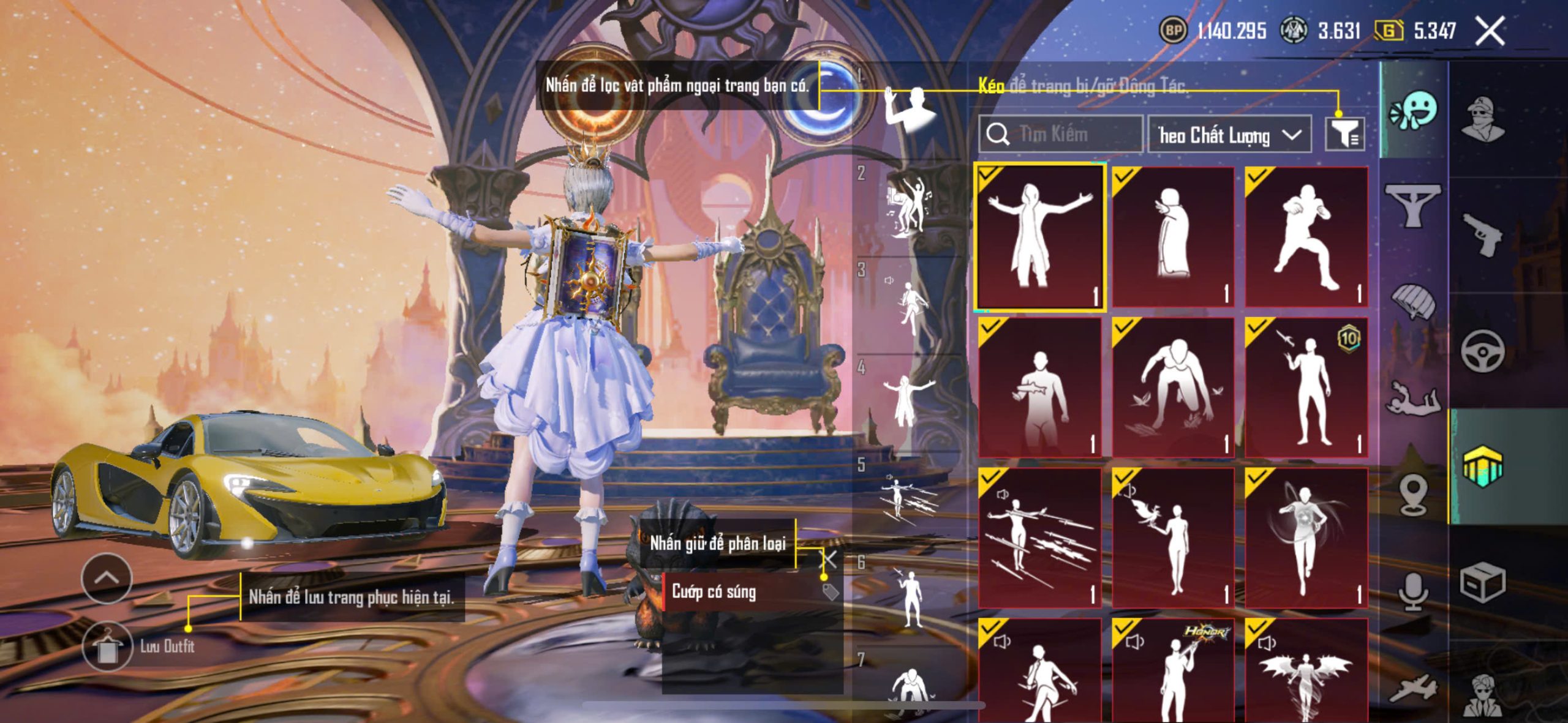The height and width of the screenshot is (723, 1568).
Task: Open the steering wheel vehicles section
Action: tap(1483, 351)
